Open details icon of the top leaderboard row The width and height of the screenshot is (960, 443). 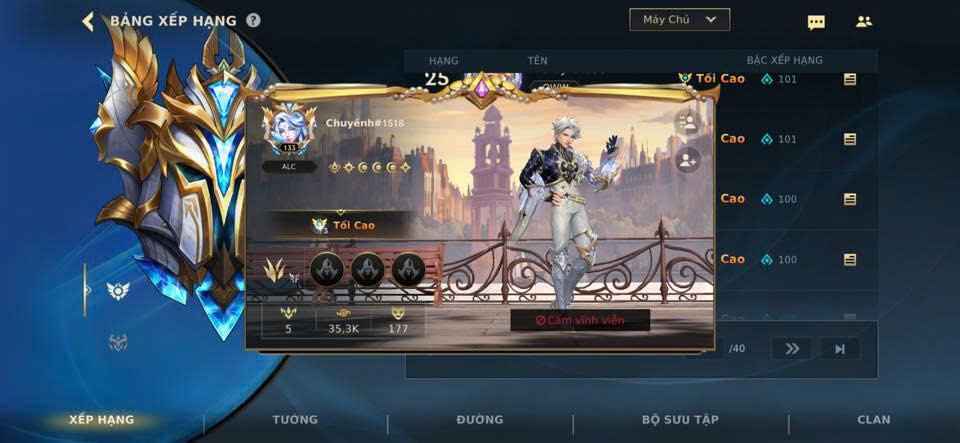click(x=850, y=79)
